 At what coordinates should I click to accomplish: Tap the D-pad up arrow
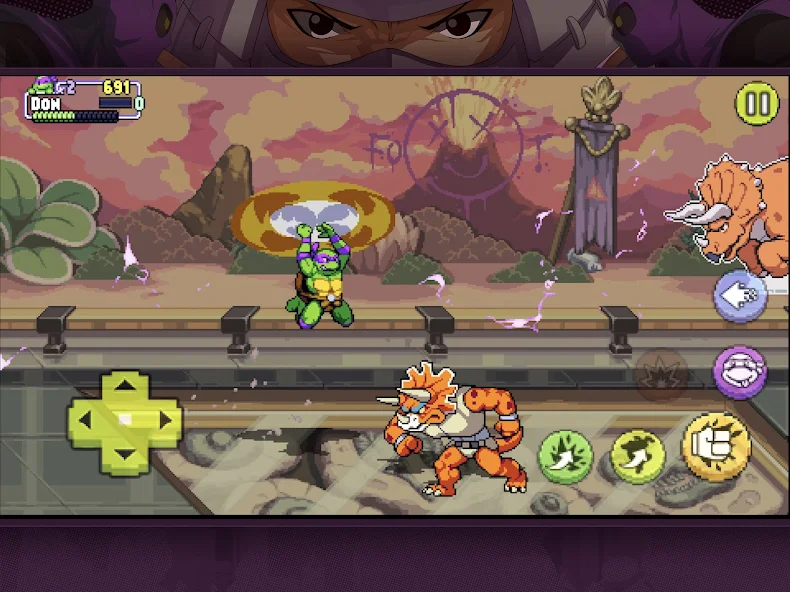point(125,385)
